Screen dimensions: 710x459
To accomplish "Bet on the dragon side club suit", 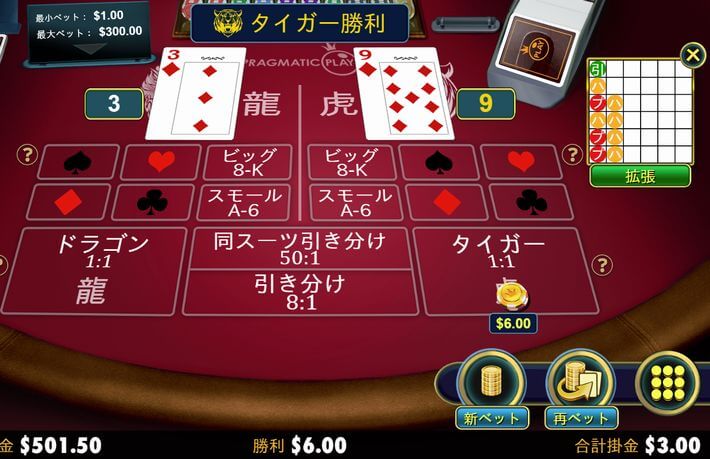I will pyautogui.click(x=152, y=202).
